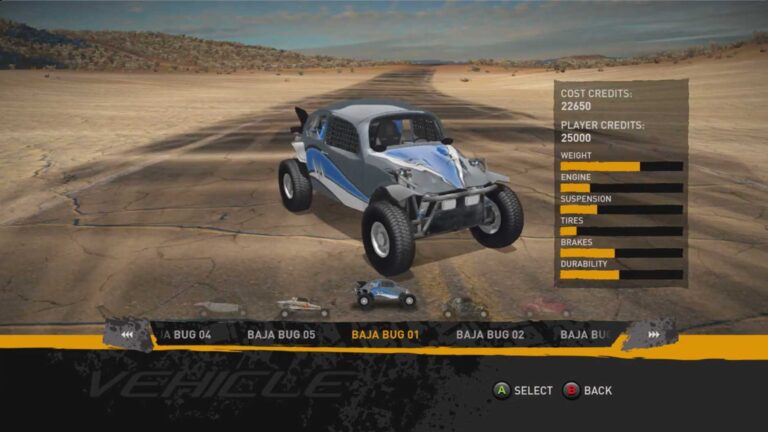Select the faded red bug thumbnail
The width and height of the screenshot is (768, 432).
(x=547, y=307)
